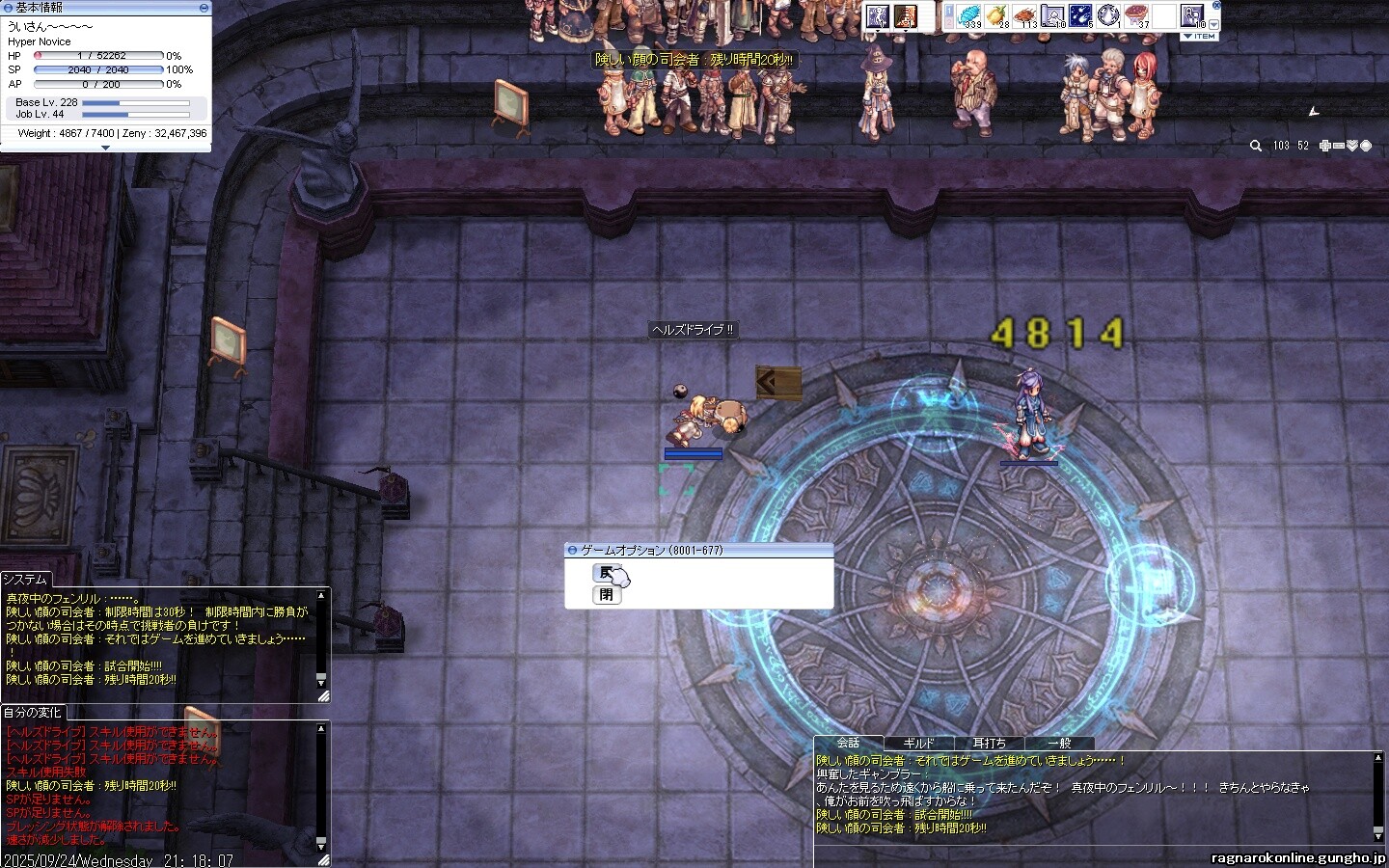
Task: Select the システム log window tab
Action: (25, 580)
